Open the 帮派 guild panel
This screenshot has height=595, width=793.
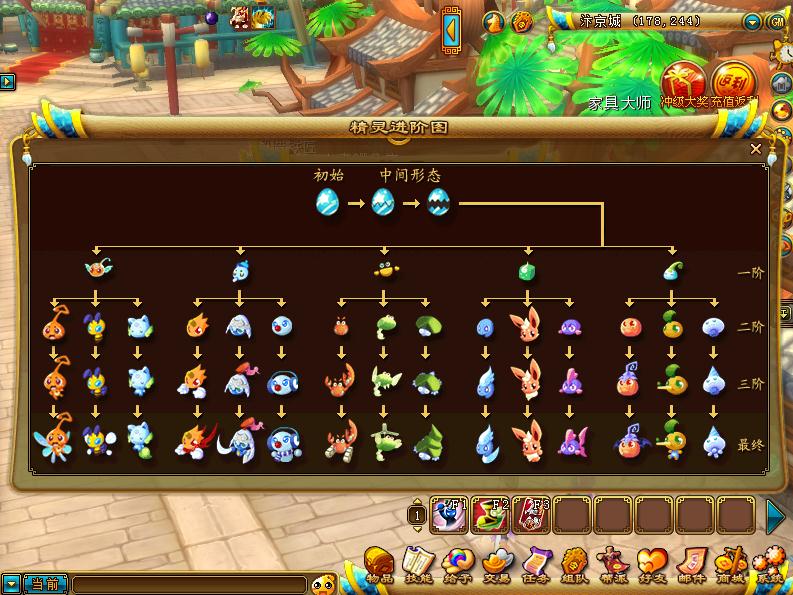[613, 563]
